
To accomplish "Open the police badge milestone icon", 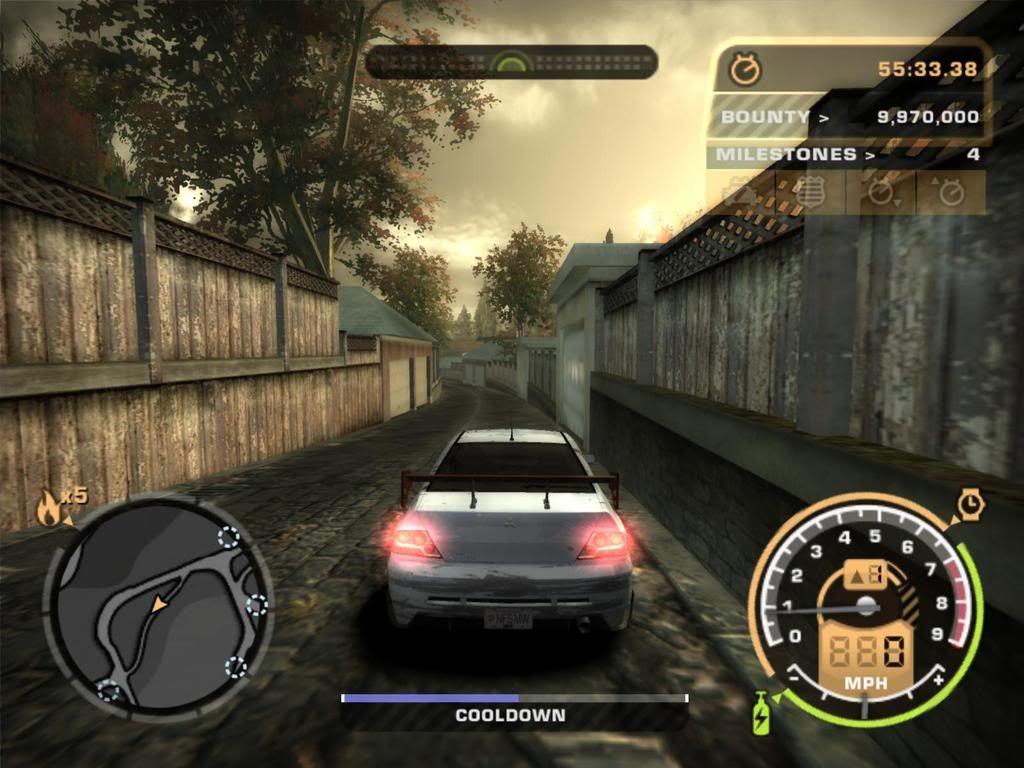I will (x=810, y=192).
